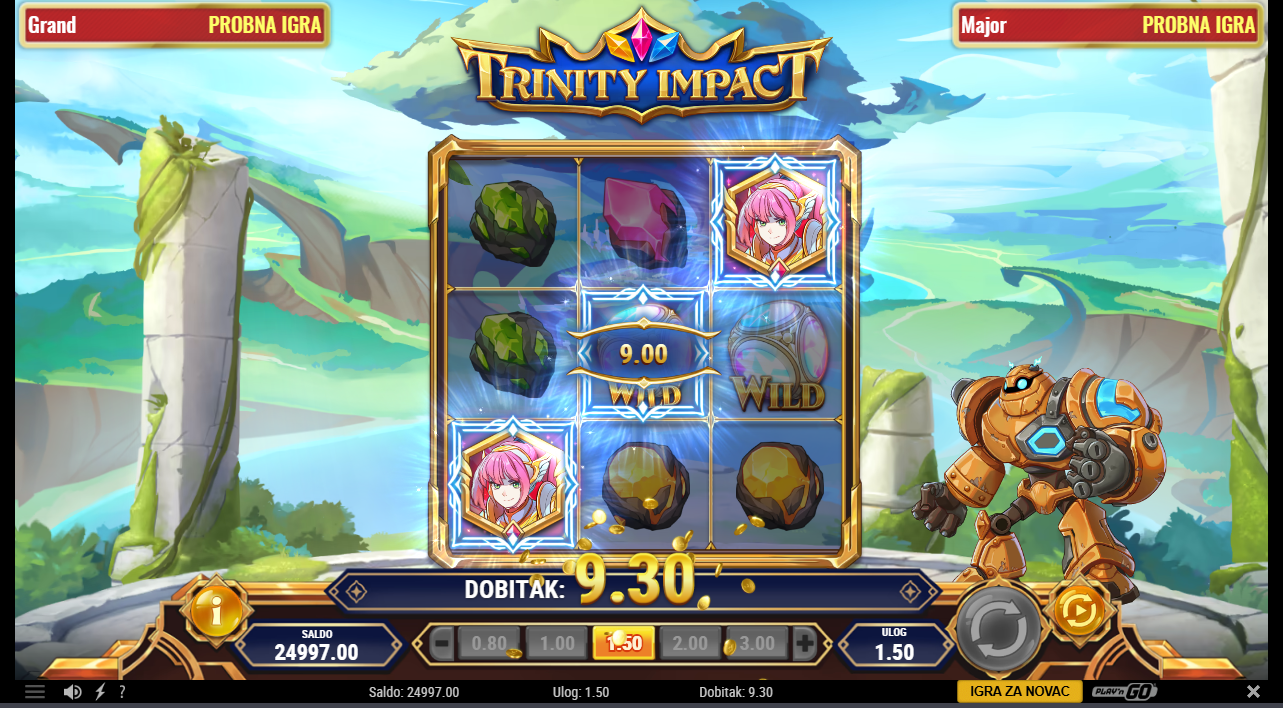Choose the 1.00 bet value
The image size is (1283, 708).
[x=556, y=644]
